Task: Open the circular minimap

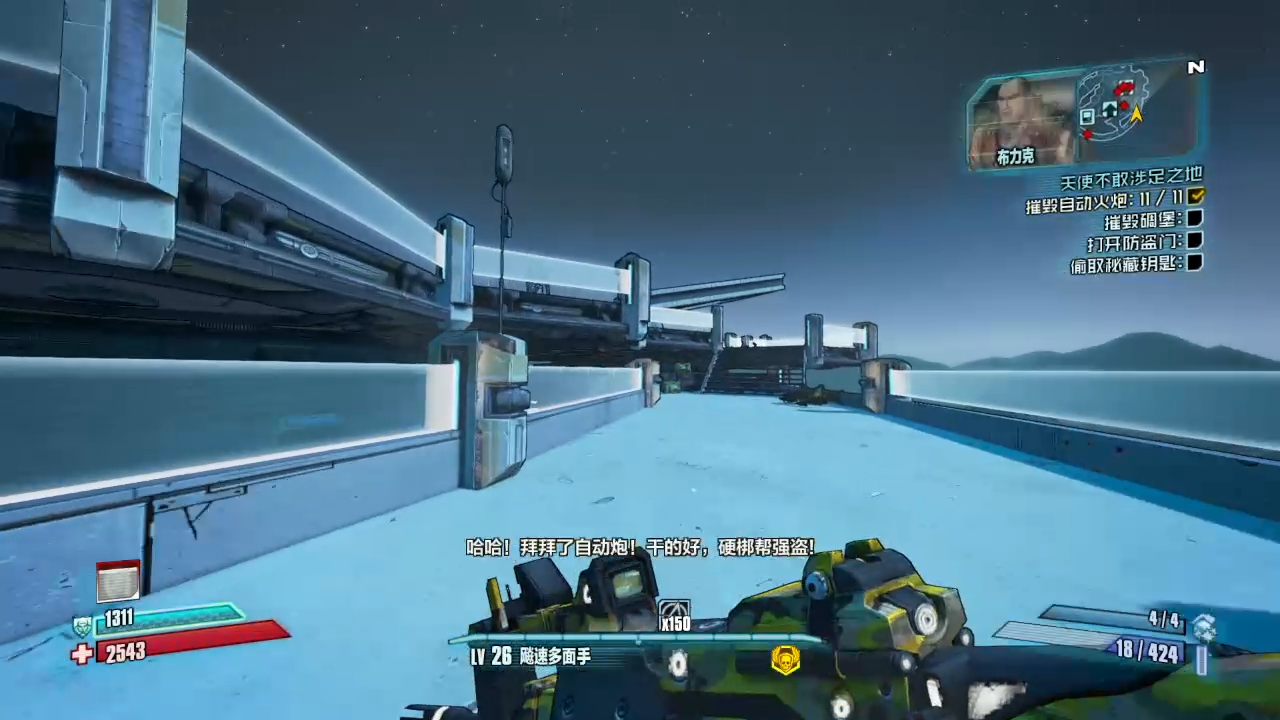Action: tap(1113, 104)
